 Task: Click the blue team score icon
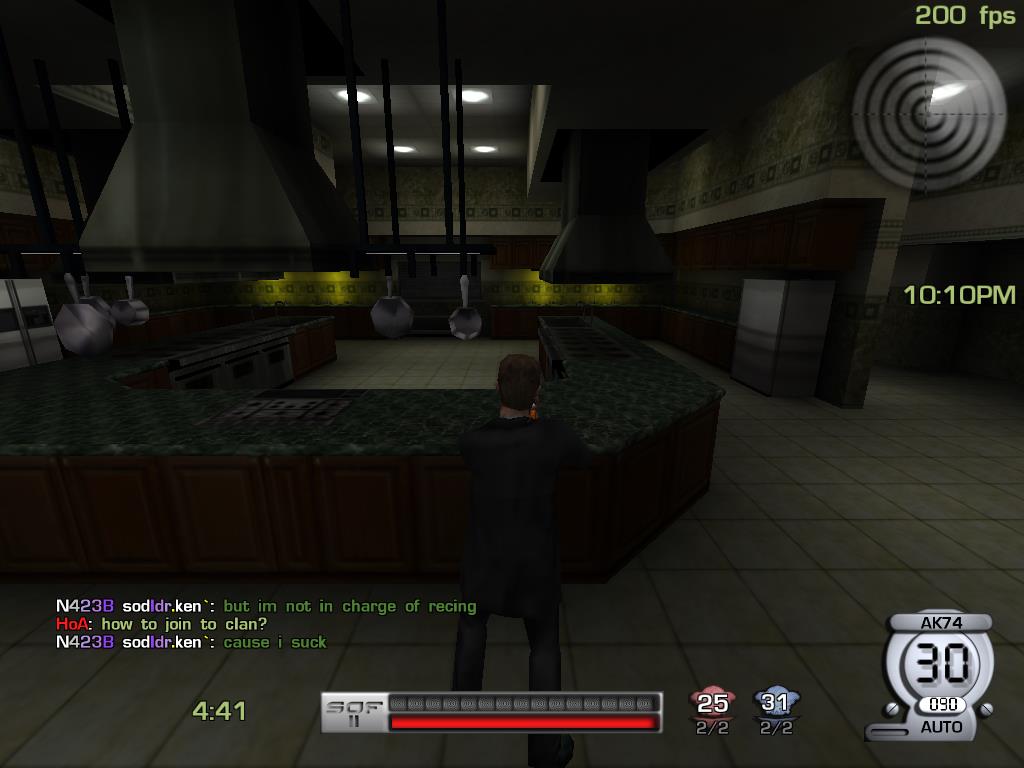(775, 703)
